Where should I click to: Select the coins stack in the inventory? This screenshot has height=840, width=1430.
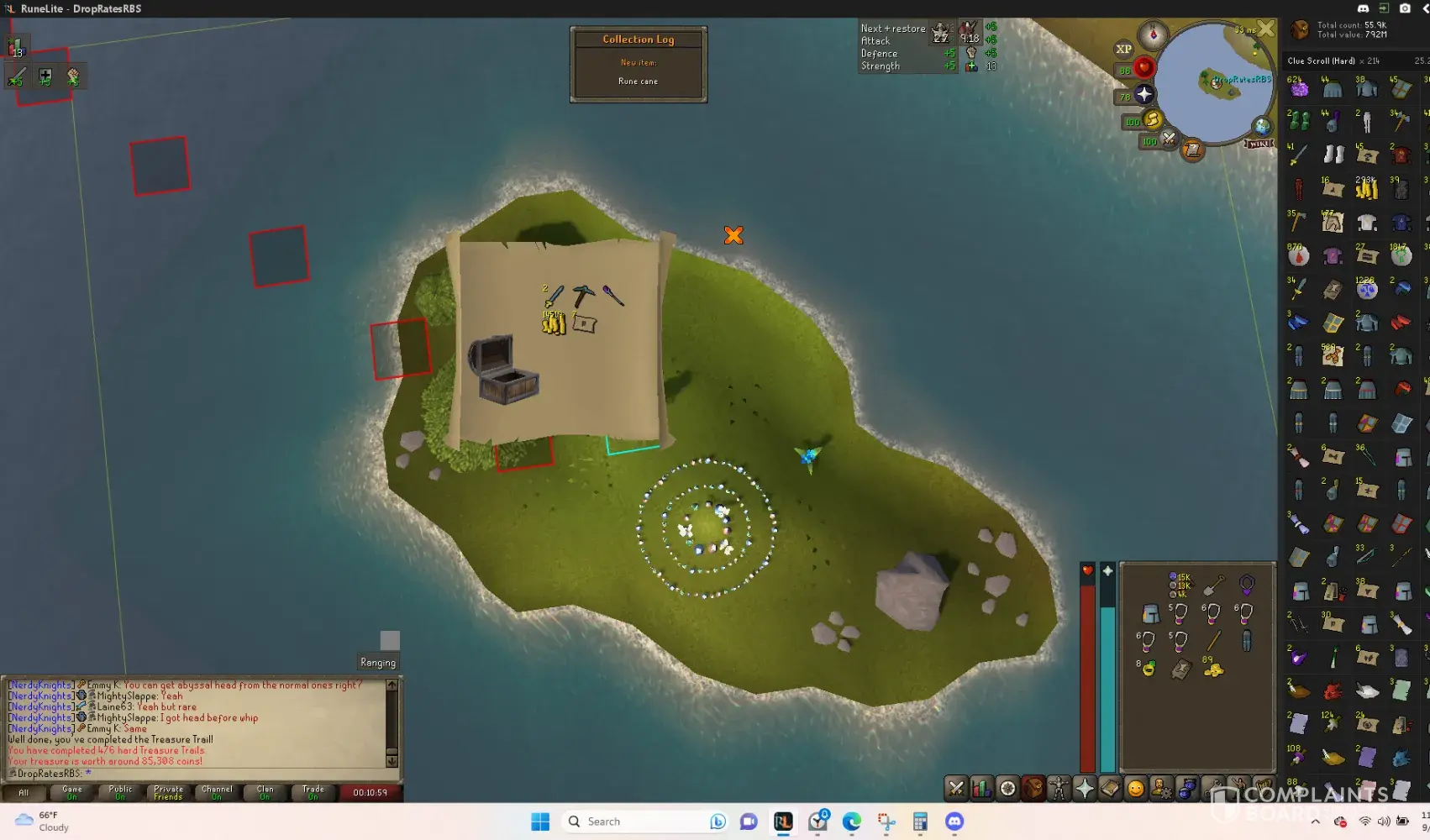click(1213, 669)
